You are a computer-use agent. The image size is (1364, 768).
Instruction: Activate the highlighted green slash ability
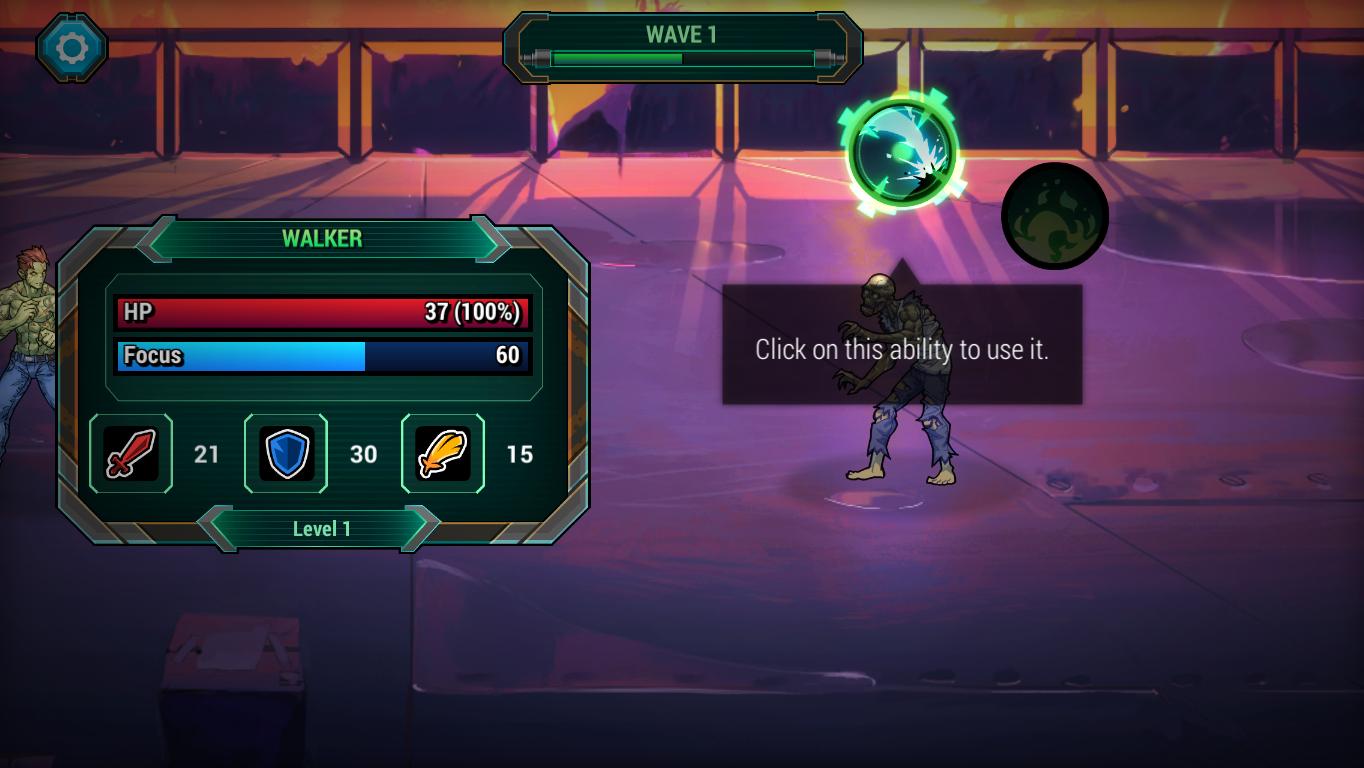902,153
